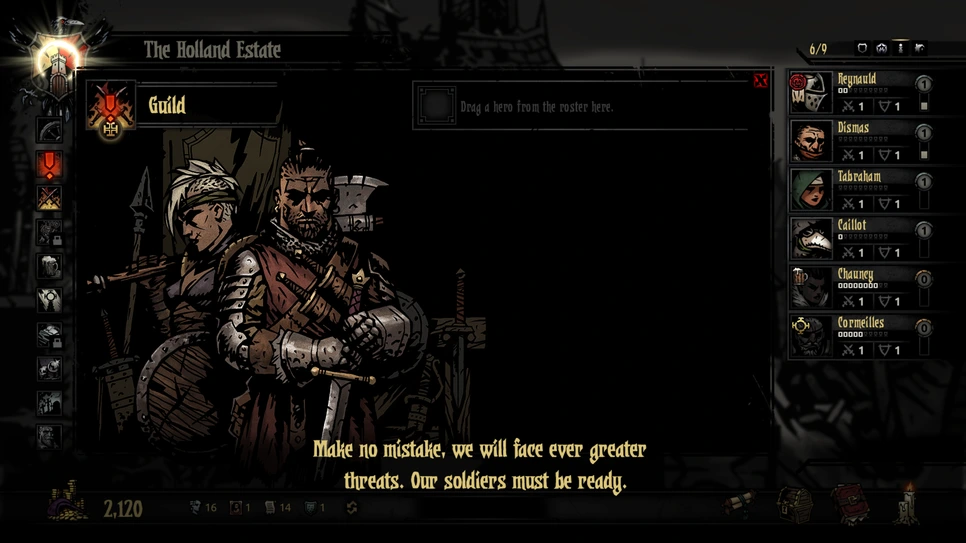Close the Guild window

point(760,81)
